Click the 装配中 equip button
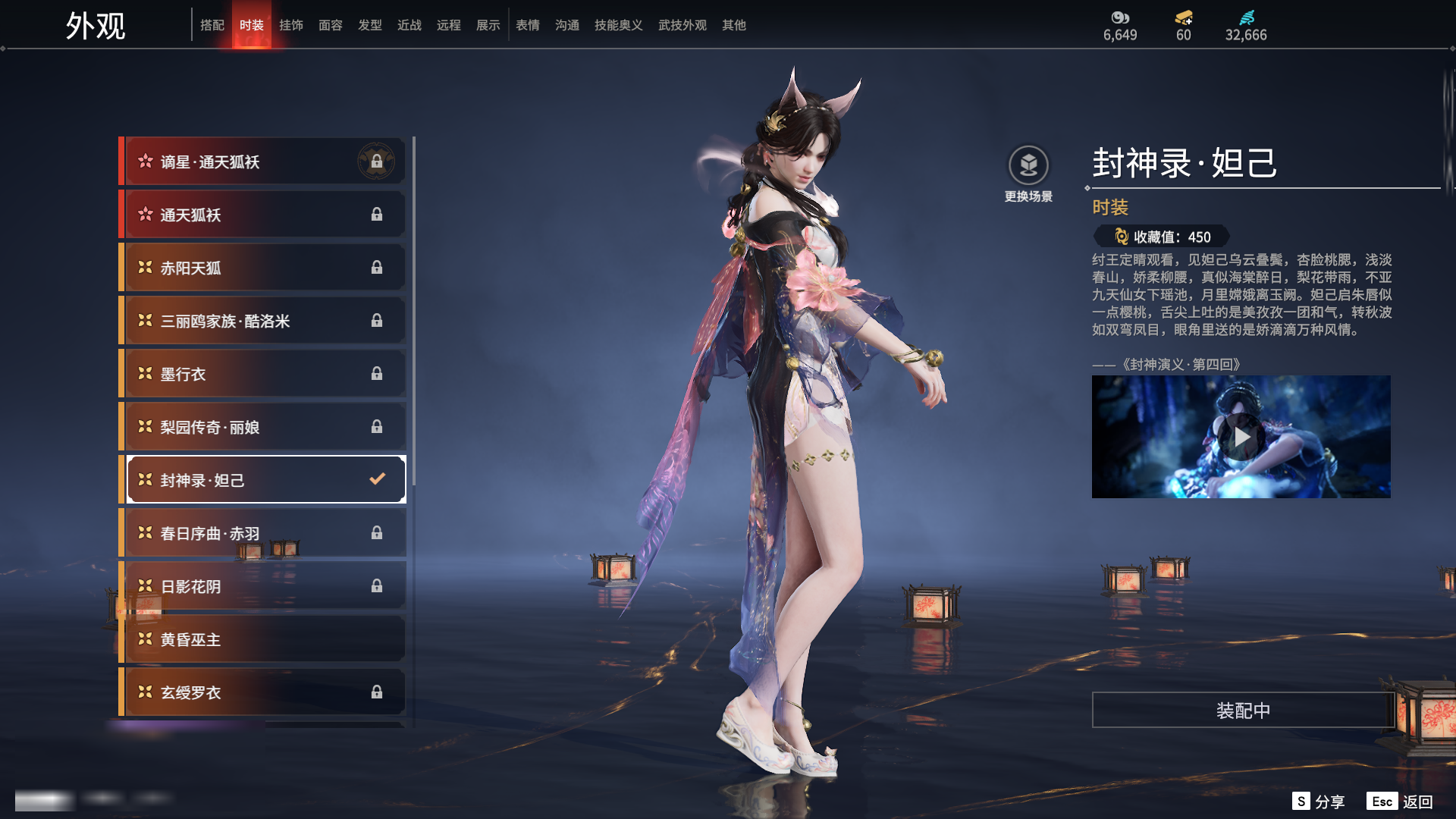The width and height of the screenshot is (1456, 819). tap(1243, 710)
